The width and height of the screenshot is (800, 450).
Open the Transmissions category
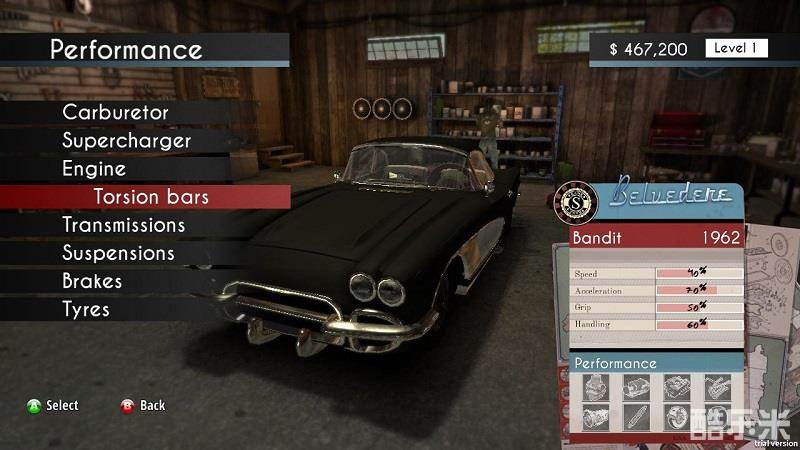[123, 225]
